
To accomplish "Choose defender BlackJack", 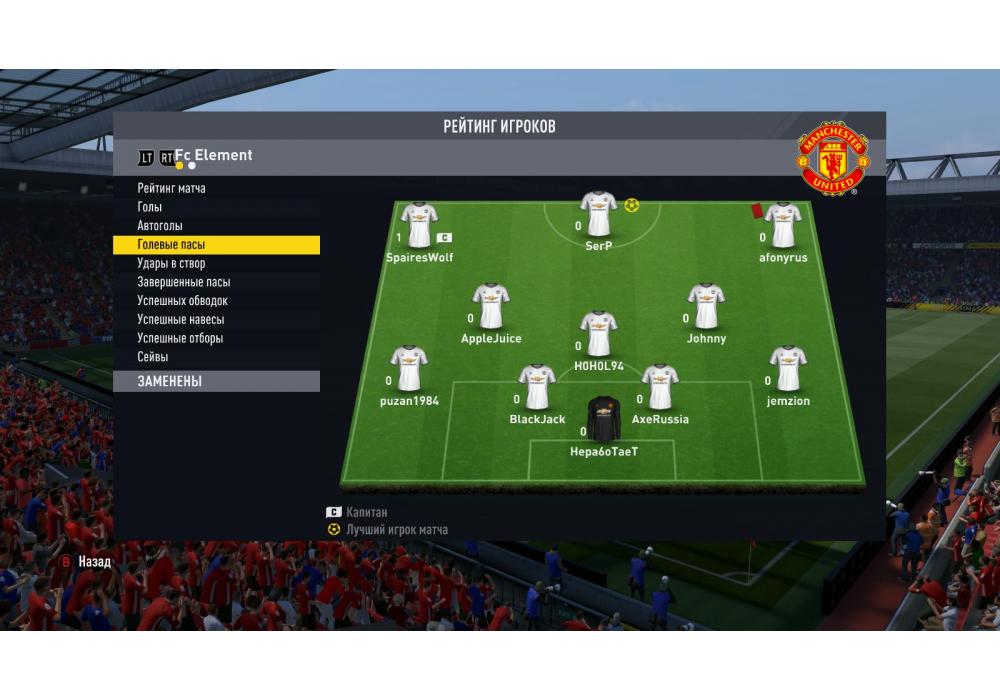I will pyautogui.click(x=537, y=387).
